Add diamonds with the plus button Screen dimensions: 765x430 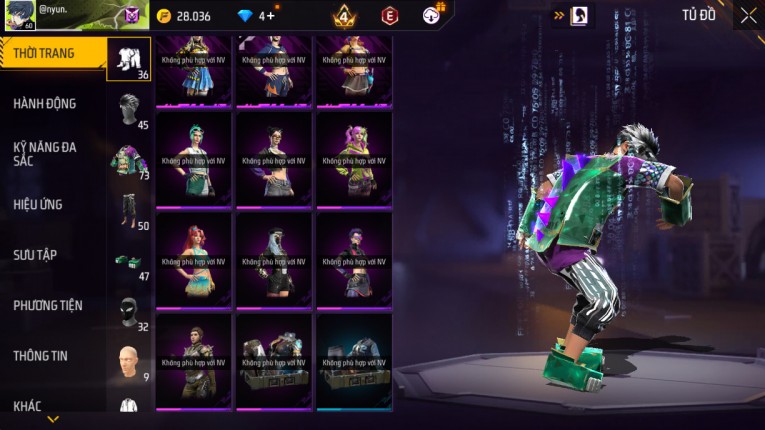[270, 16]
